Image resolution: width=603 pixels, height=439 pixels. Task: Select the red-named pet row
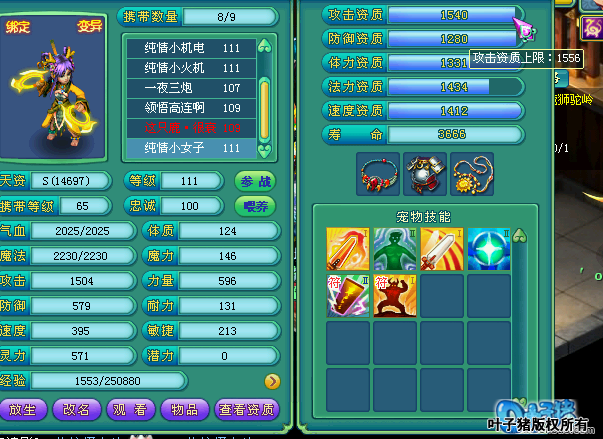click(x=191, y=128)
